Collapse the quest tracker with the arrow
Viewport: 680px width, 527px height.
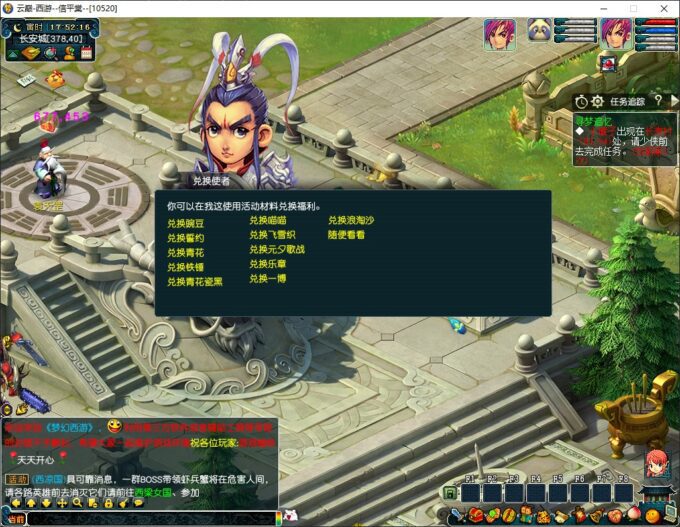672,101
